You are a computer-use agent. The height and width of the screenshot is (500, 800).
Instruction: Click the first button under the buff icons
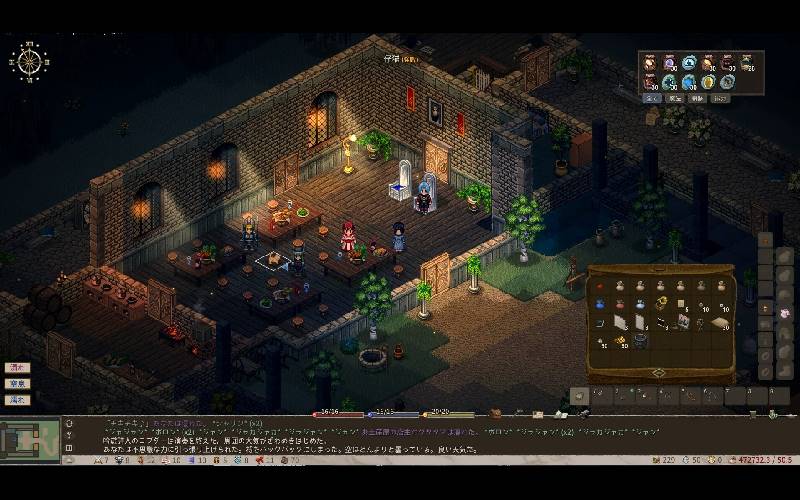pyautogui.click(x=651, y=99)
